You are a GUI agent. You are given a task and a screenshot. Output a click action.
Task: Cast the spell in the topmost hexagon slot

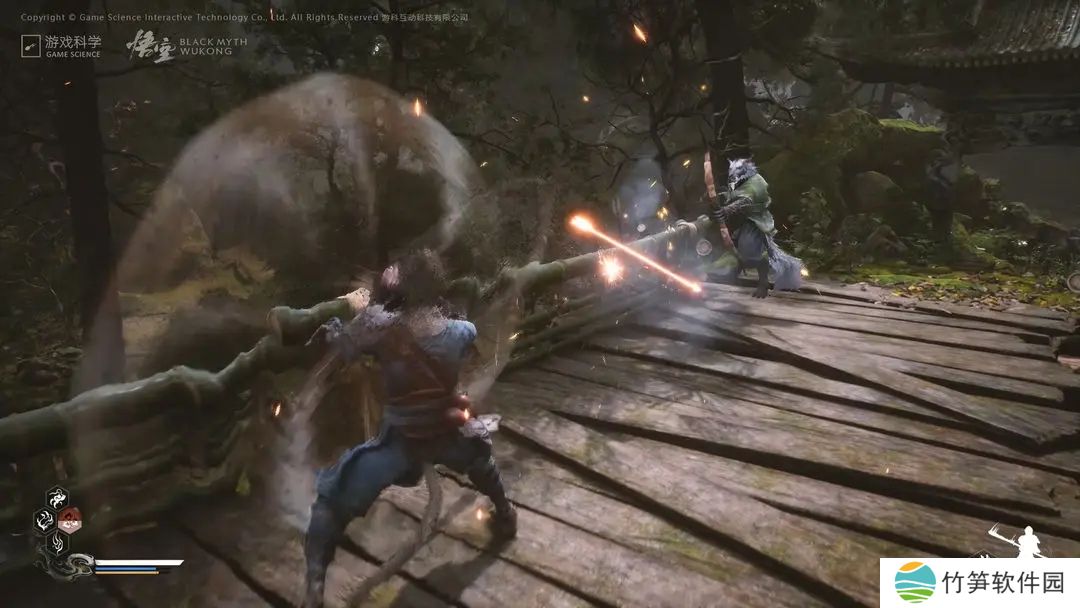pyautogui.click(x=56, y=497)
